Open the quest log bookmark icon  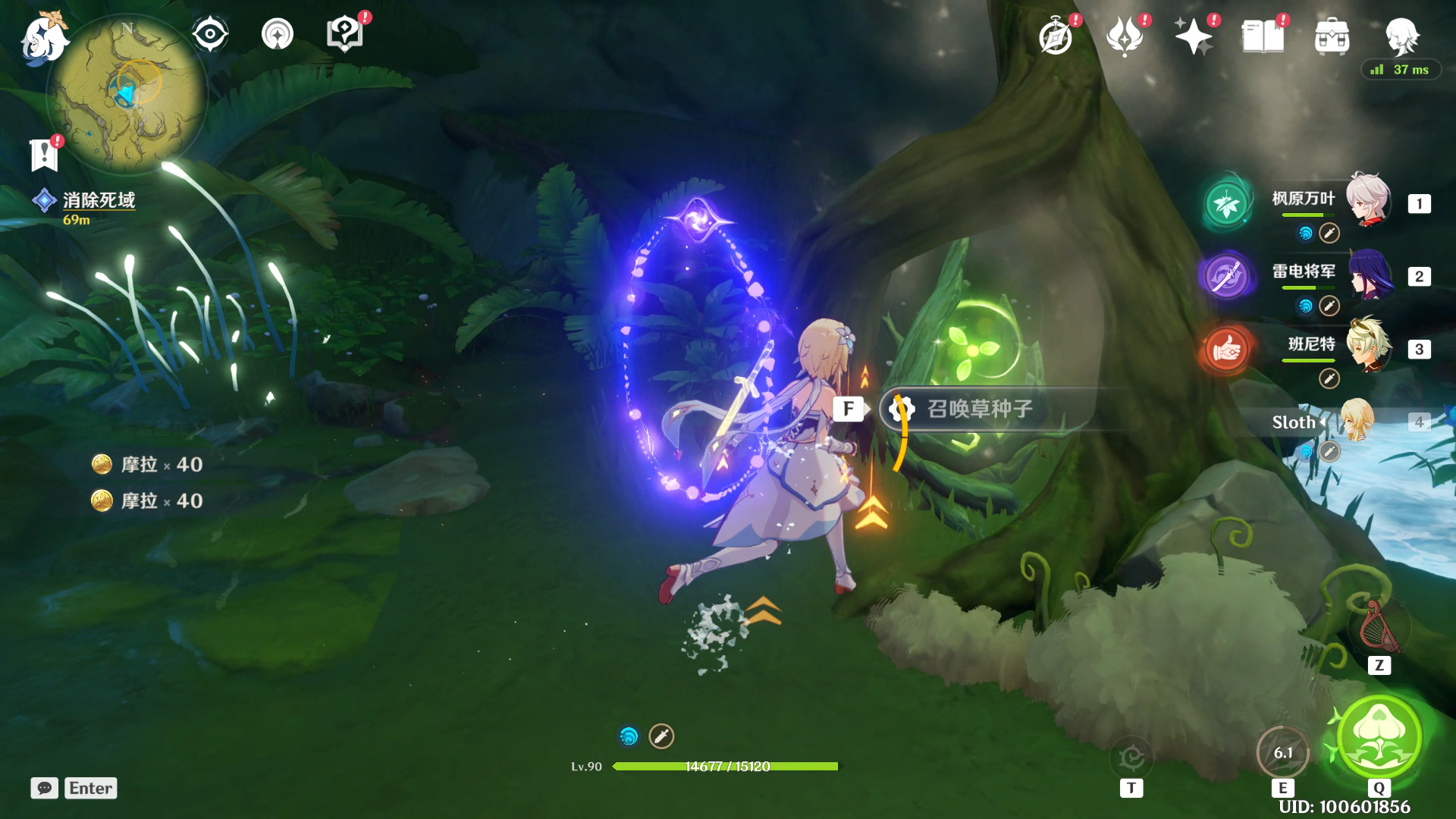tap(44, 155)
